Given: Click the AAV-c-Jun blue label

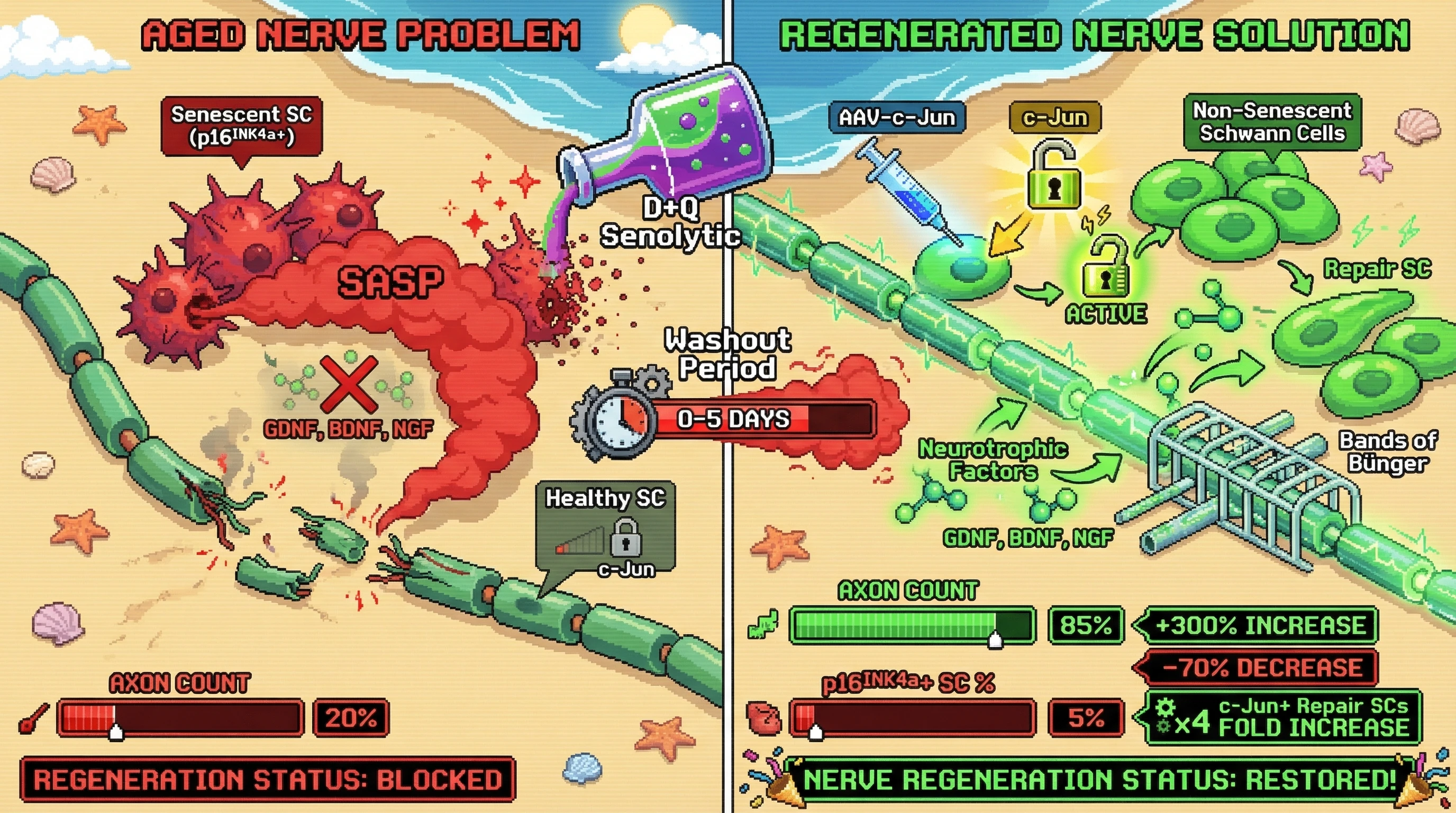Looking at the screenshot, I should click(896, 118).
